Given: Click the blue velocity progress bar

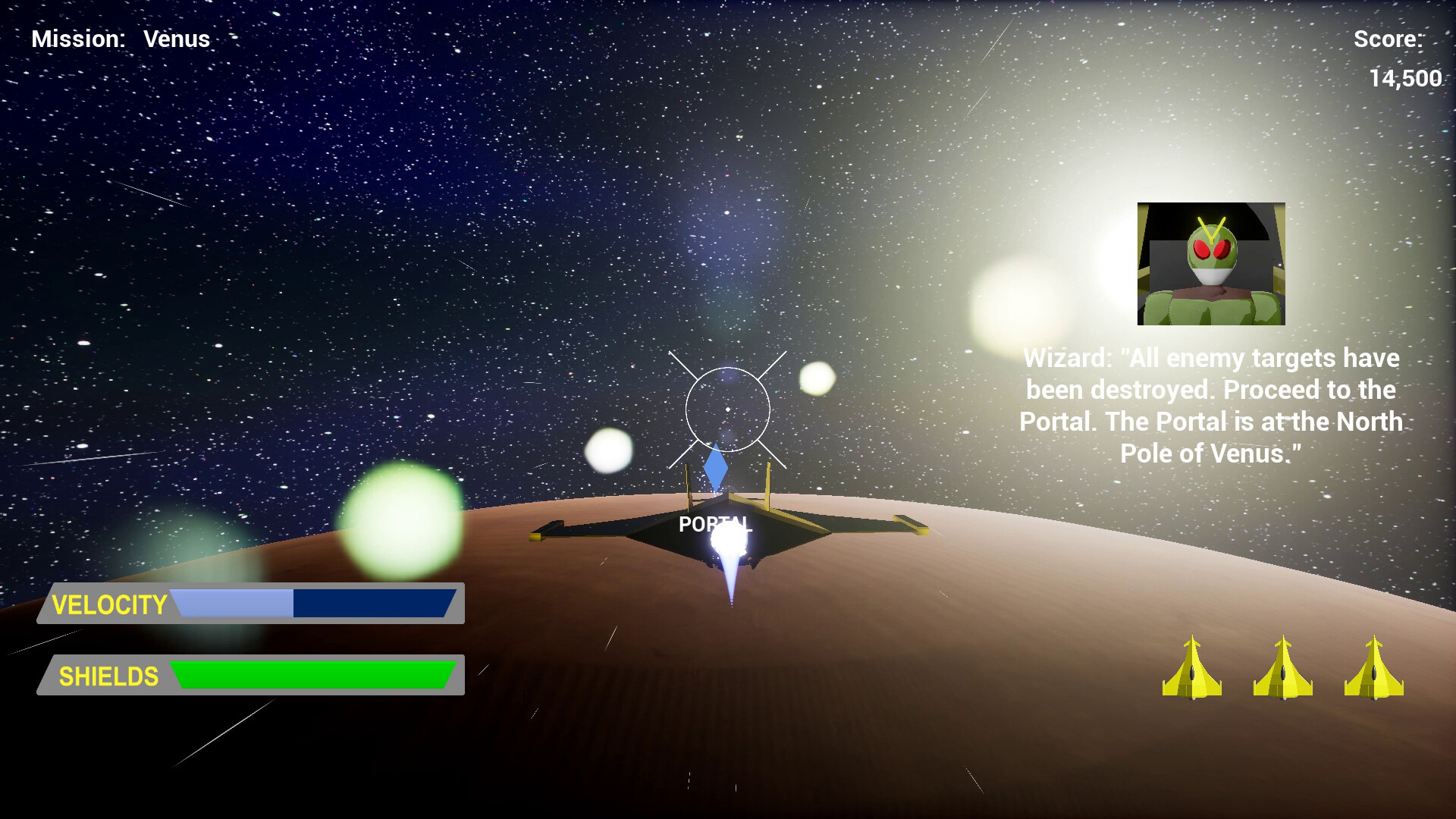Looking at the screenshot, I should click(x=315, y=605).
